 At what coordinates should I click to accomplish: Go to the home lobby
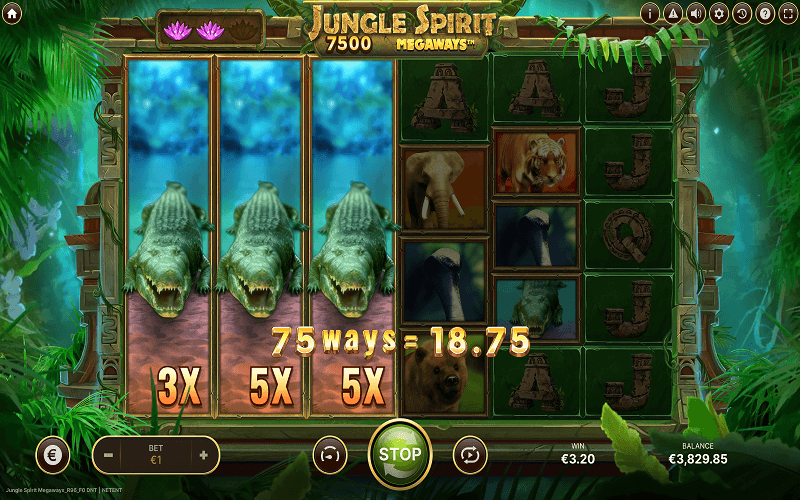tap(13, 13)
